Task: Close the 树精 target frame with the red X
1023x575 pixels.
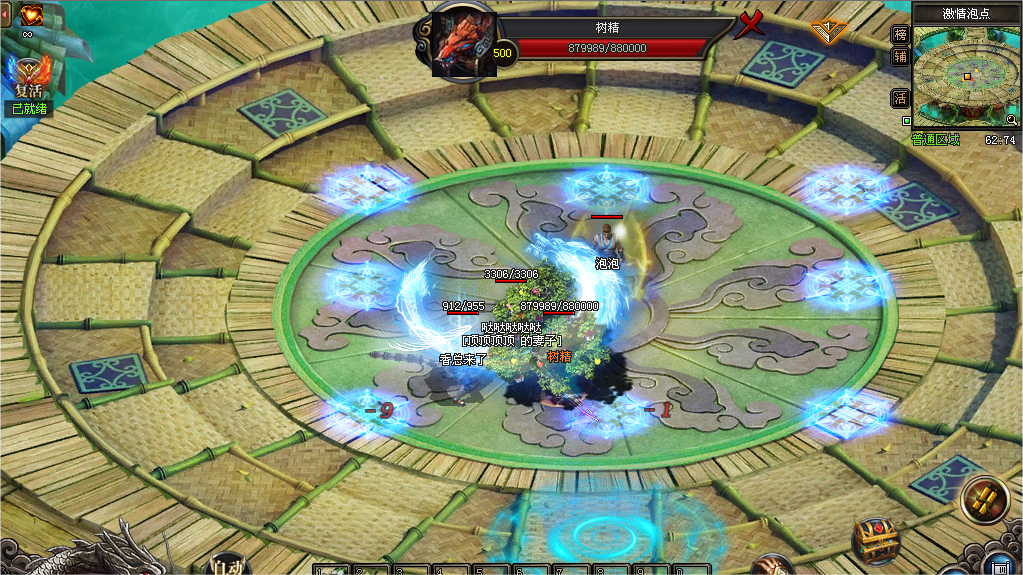Action: [749, 24]
